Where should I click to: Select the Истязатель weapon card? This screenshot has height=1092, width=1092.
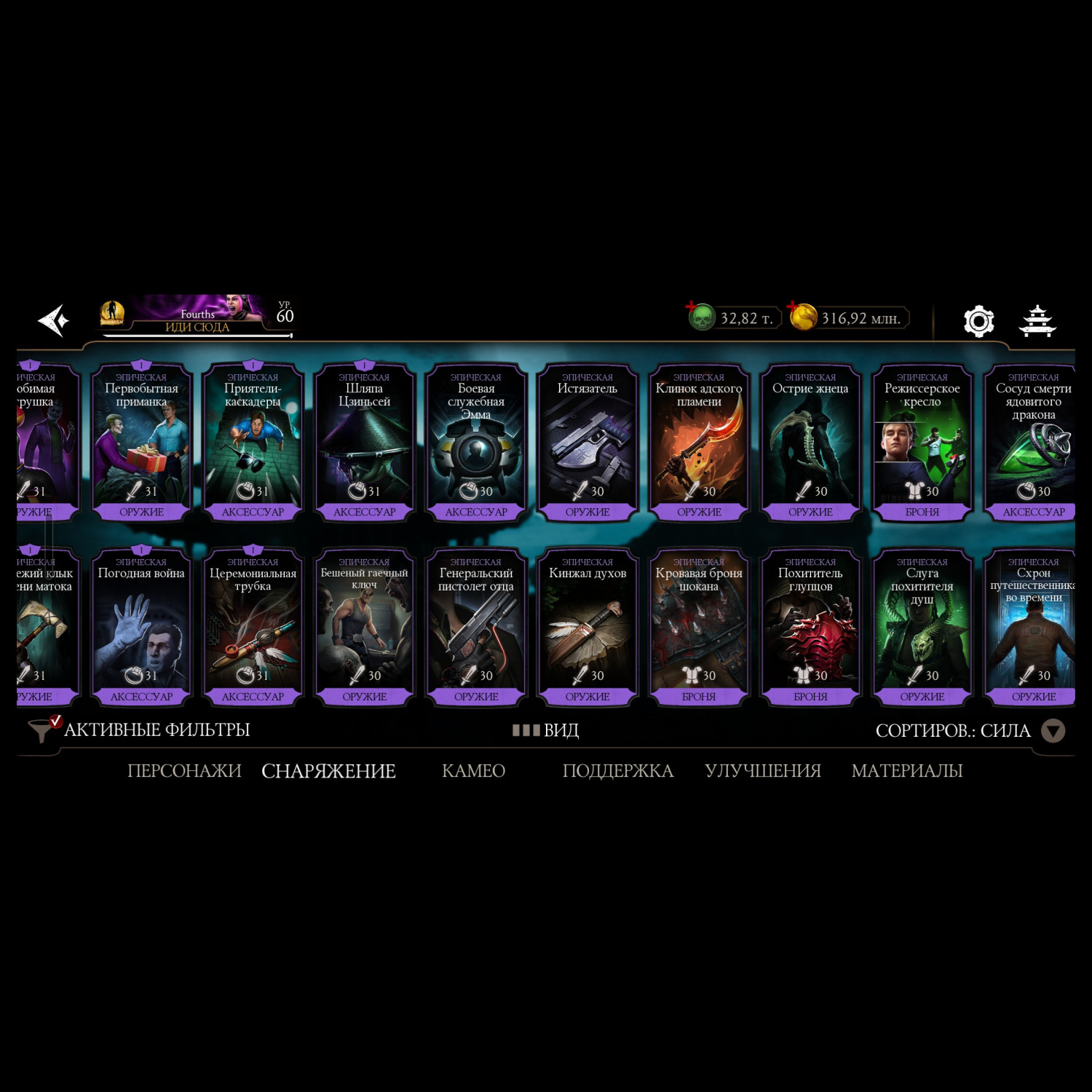click(x=587, y=441)
